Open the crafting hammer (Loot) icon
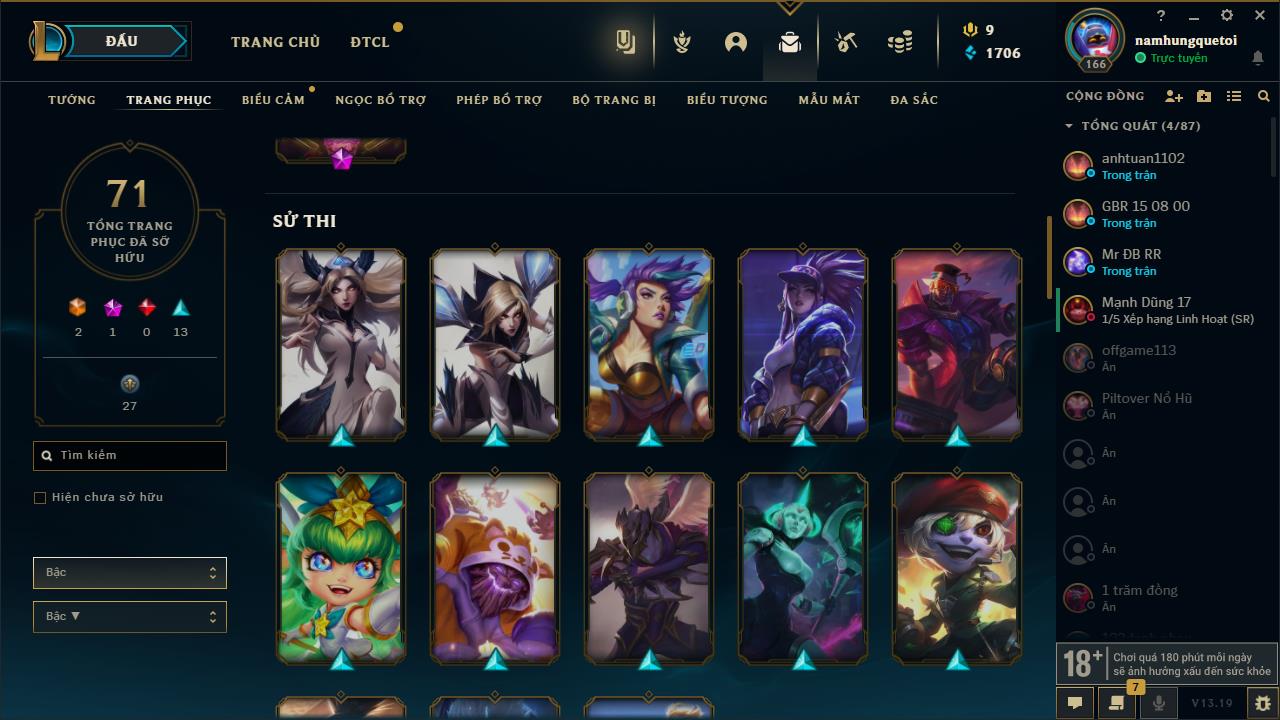The height and width of the screenshot is (720, 1280). [x=845, y=43]
